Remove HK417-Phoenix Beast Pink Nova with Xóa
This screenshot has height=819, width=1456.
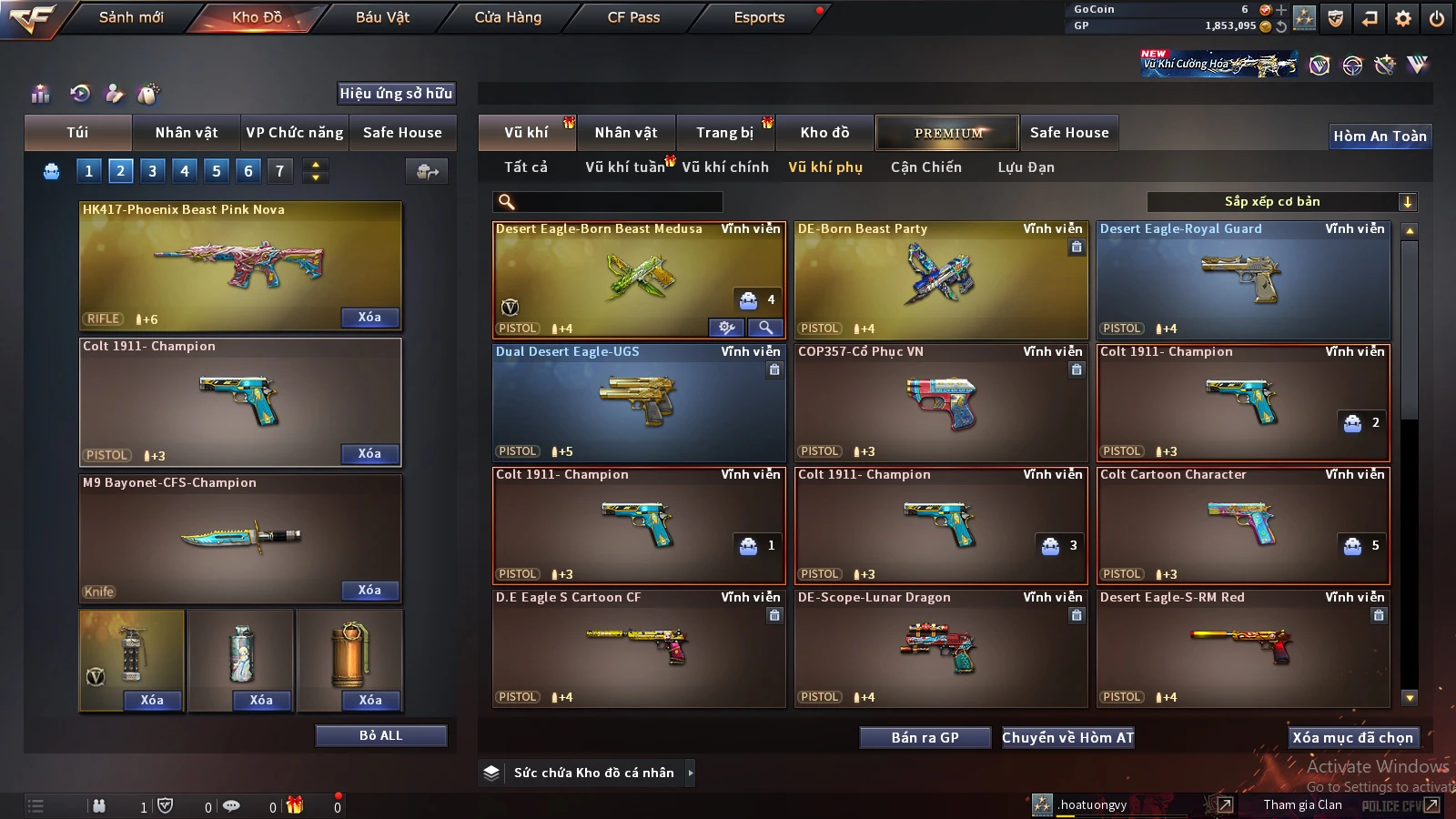coord(369,318)
